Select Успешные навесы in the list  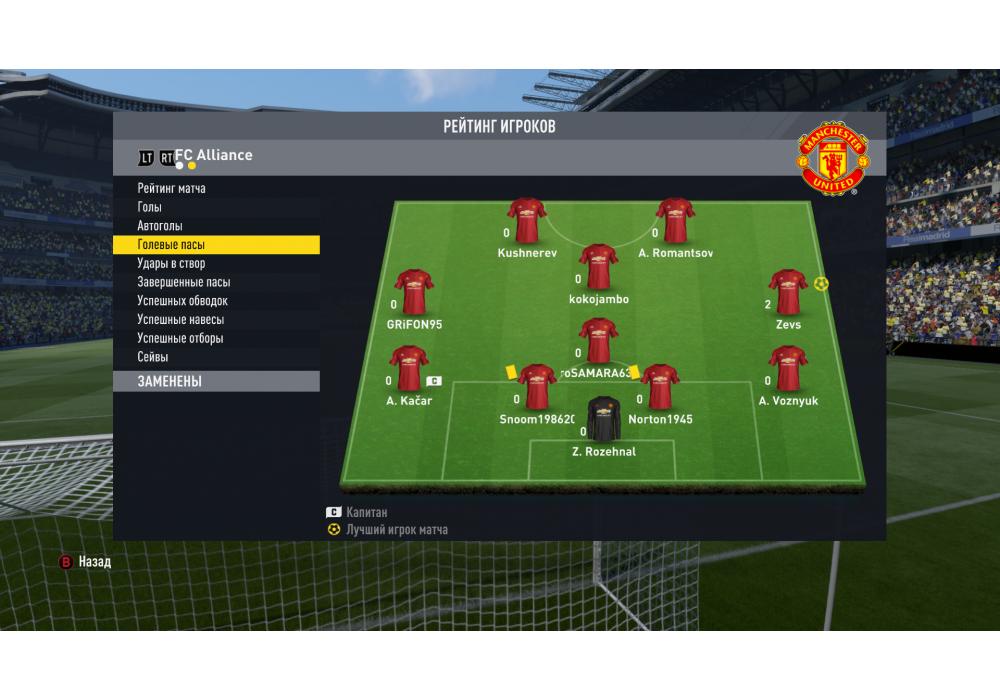(181, 320)
